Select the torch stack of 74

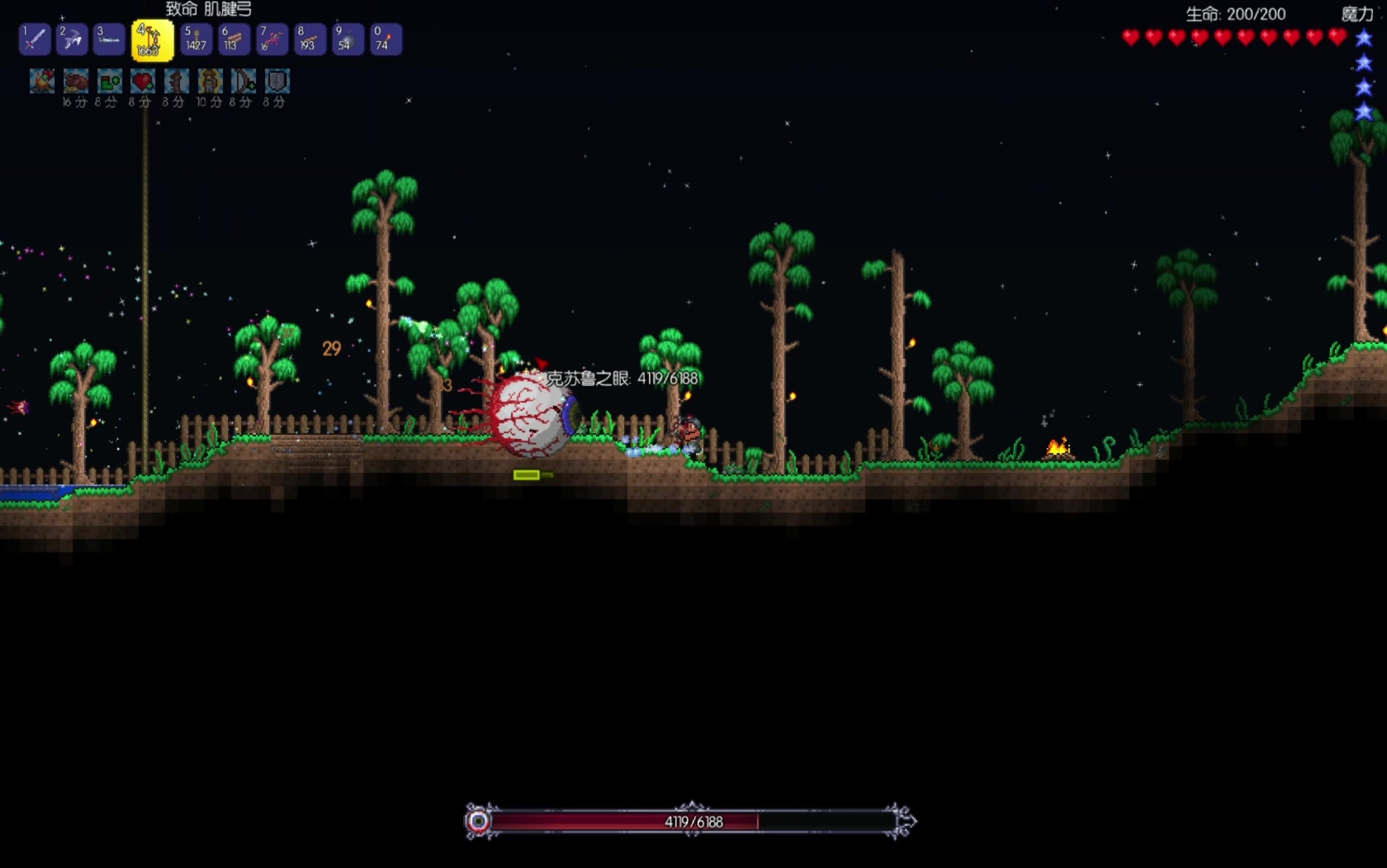(385, 40)
